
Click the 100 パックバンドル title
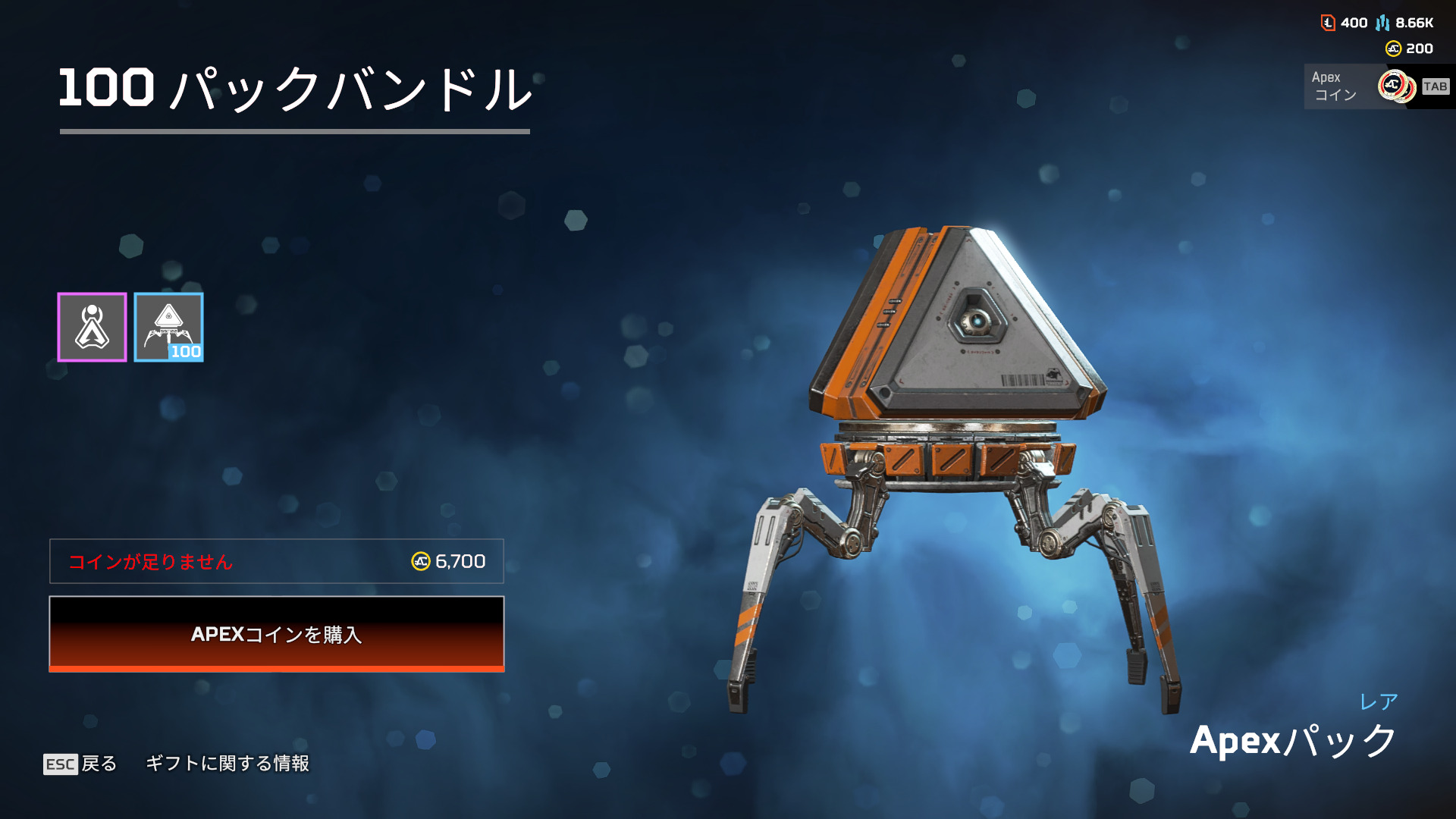[x=296, y=87]
